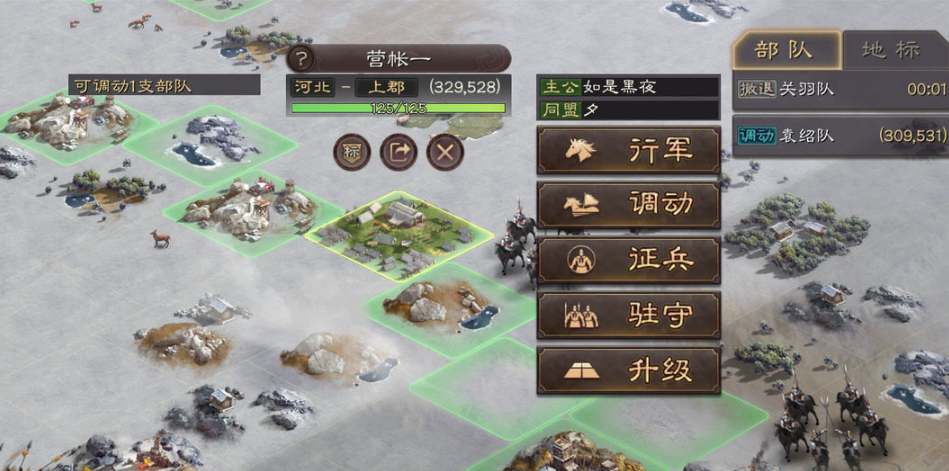Choose the 行军 (March) command

click(x=629, y=150)
